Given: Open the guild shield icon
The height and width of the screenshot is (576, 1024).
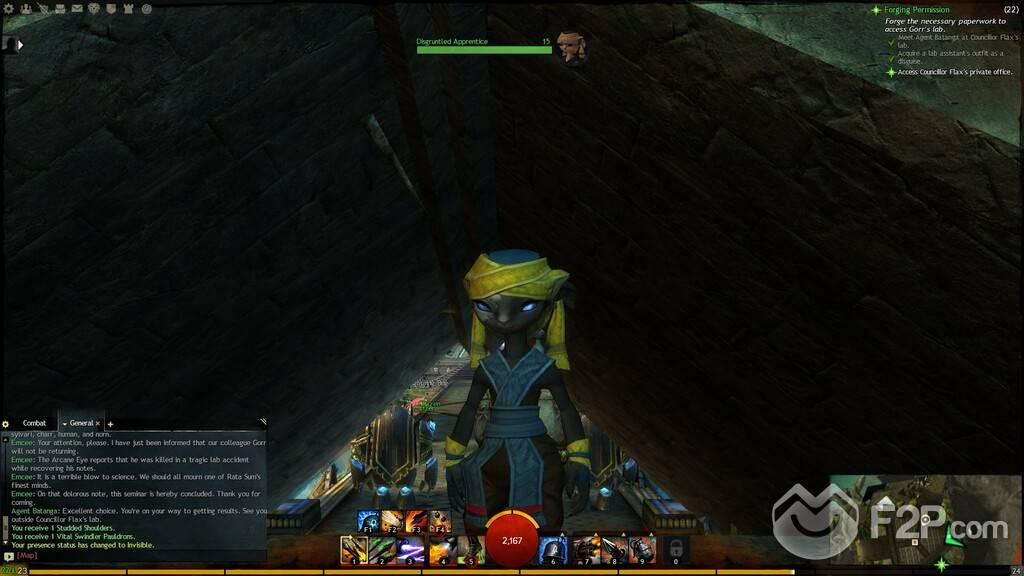Looking at the screenshot, I should click(111, 9).
